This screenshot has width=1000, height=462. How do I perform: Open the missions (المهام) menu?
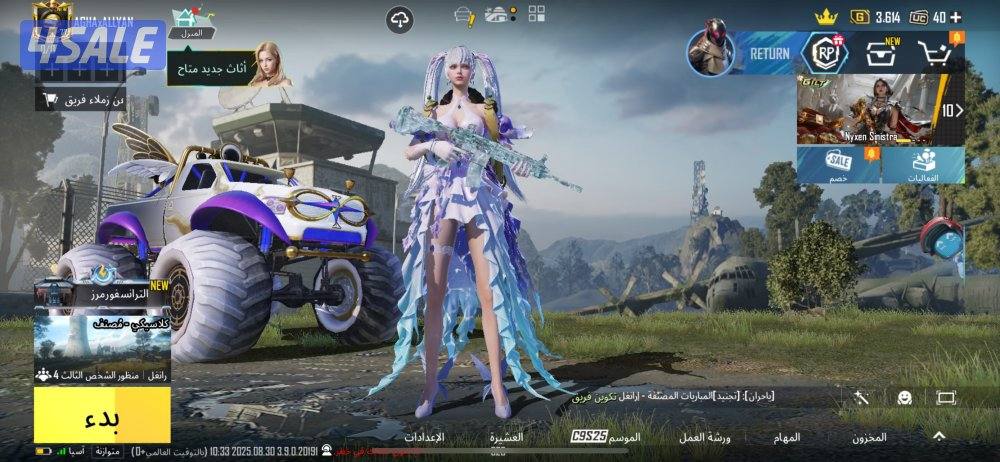coord(786,437)
